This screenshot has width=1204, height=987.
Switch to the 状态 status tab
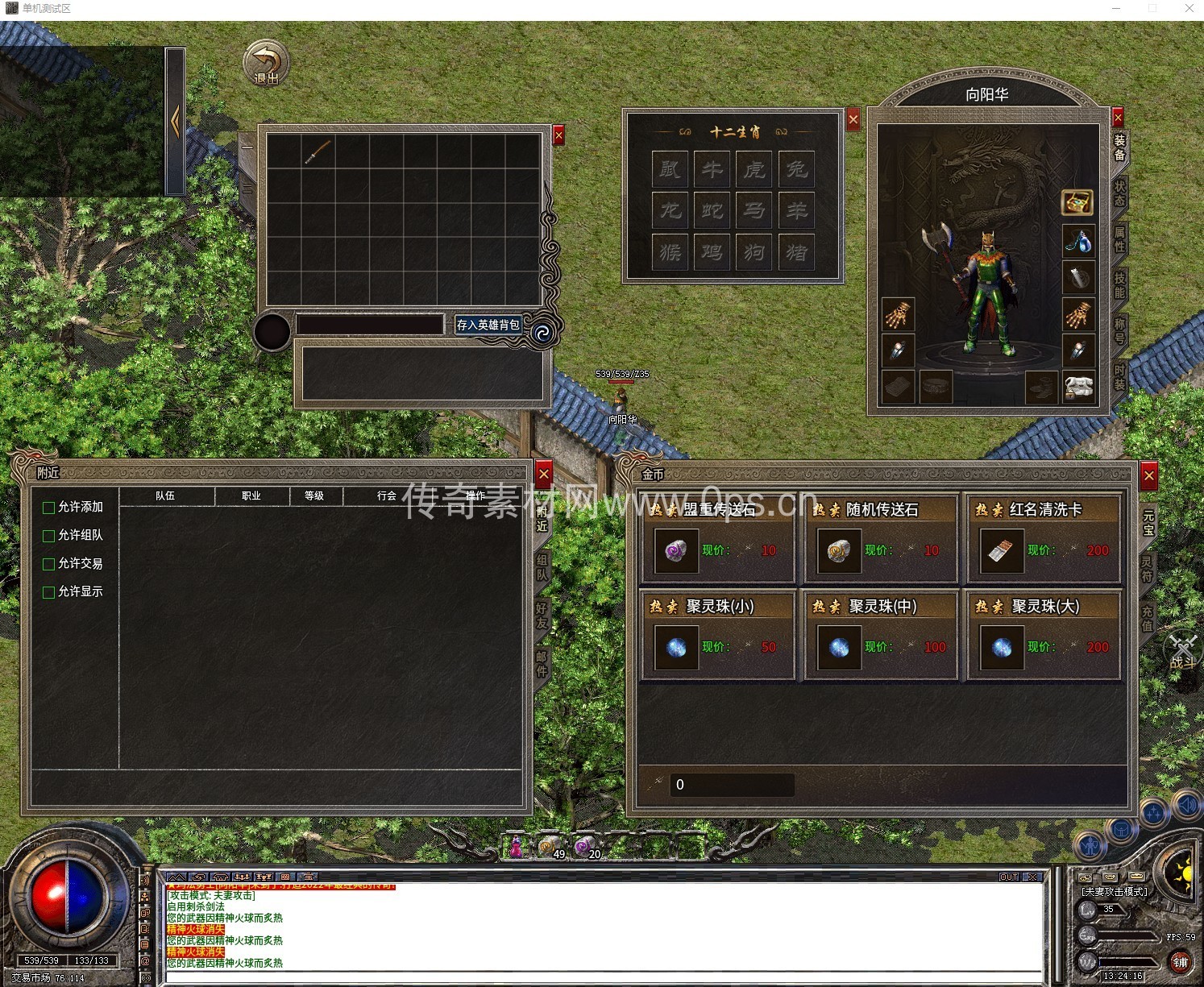pos(1119,193)
